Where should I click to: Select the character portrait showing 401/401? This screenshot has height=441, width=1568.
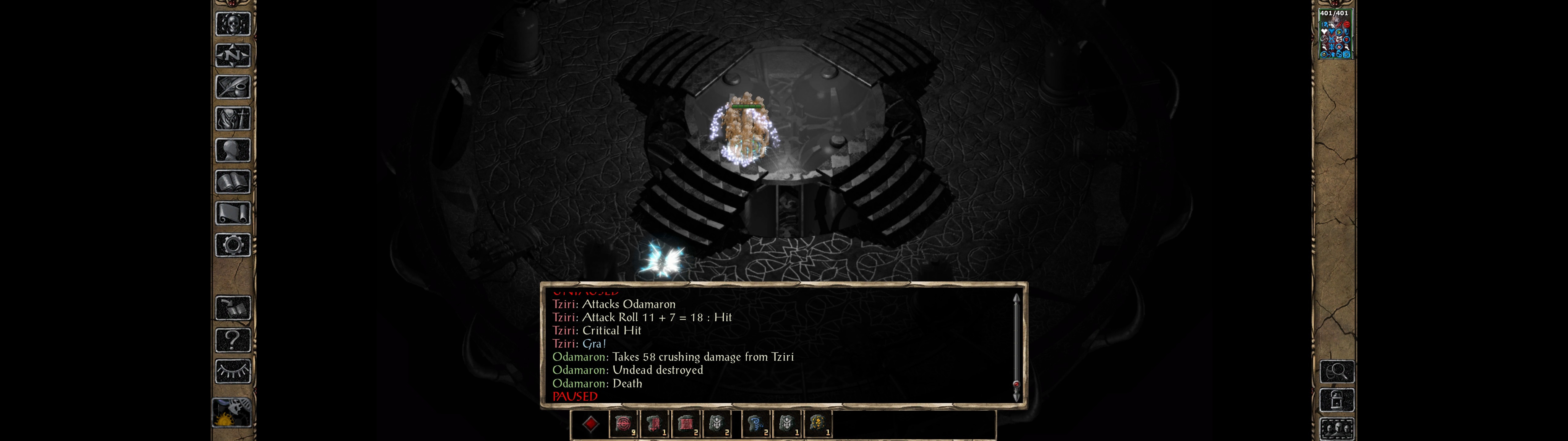click(x=1334, y=35)
